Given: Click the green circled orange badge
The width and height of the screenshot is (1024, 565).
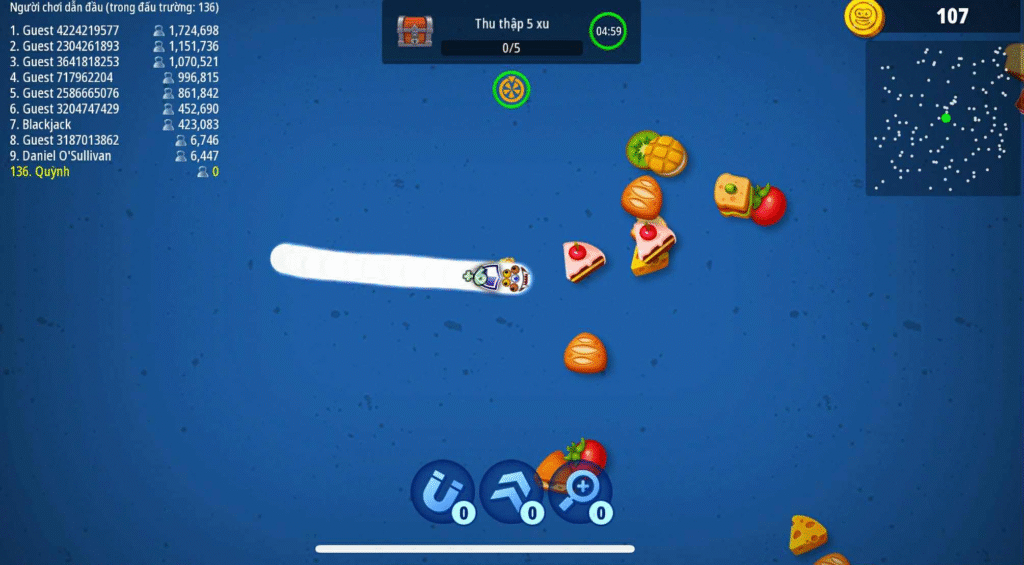Looking at the screenshot, I should 511,90.
